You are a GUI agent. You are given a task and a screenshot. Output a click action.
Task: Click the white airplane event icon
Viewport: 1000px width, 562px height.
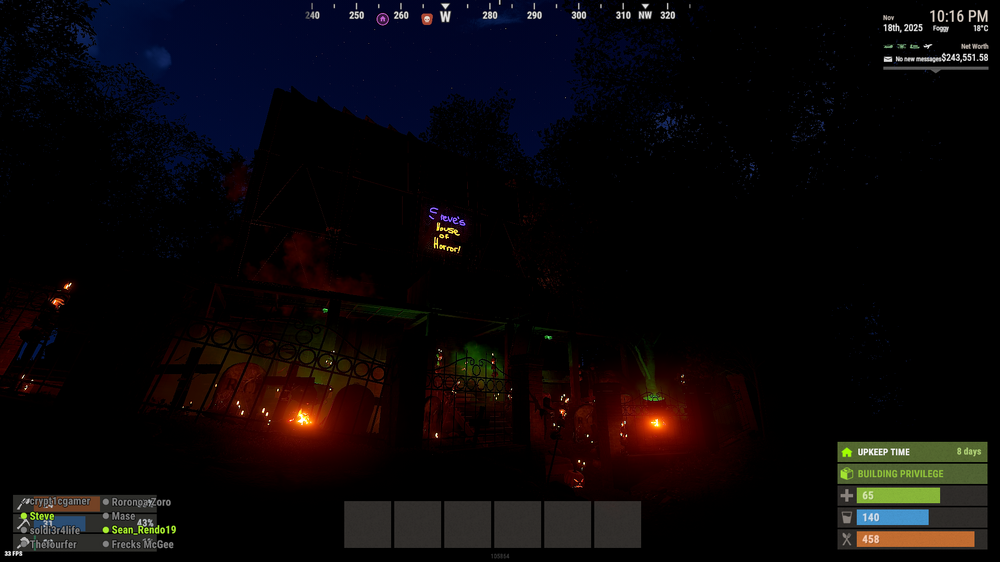click(928, 46)
